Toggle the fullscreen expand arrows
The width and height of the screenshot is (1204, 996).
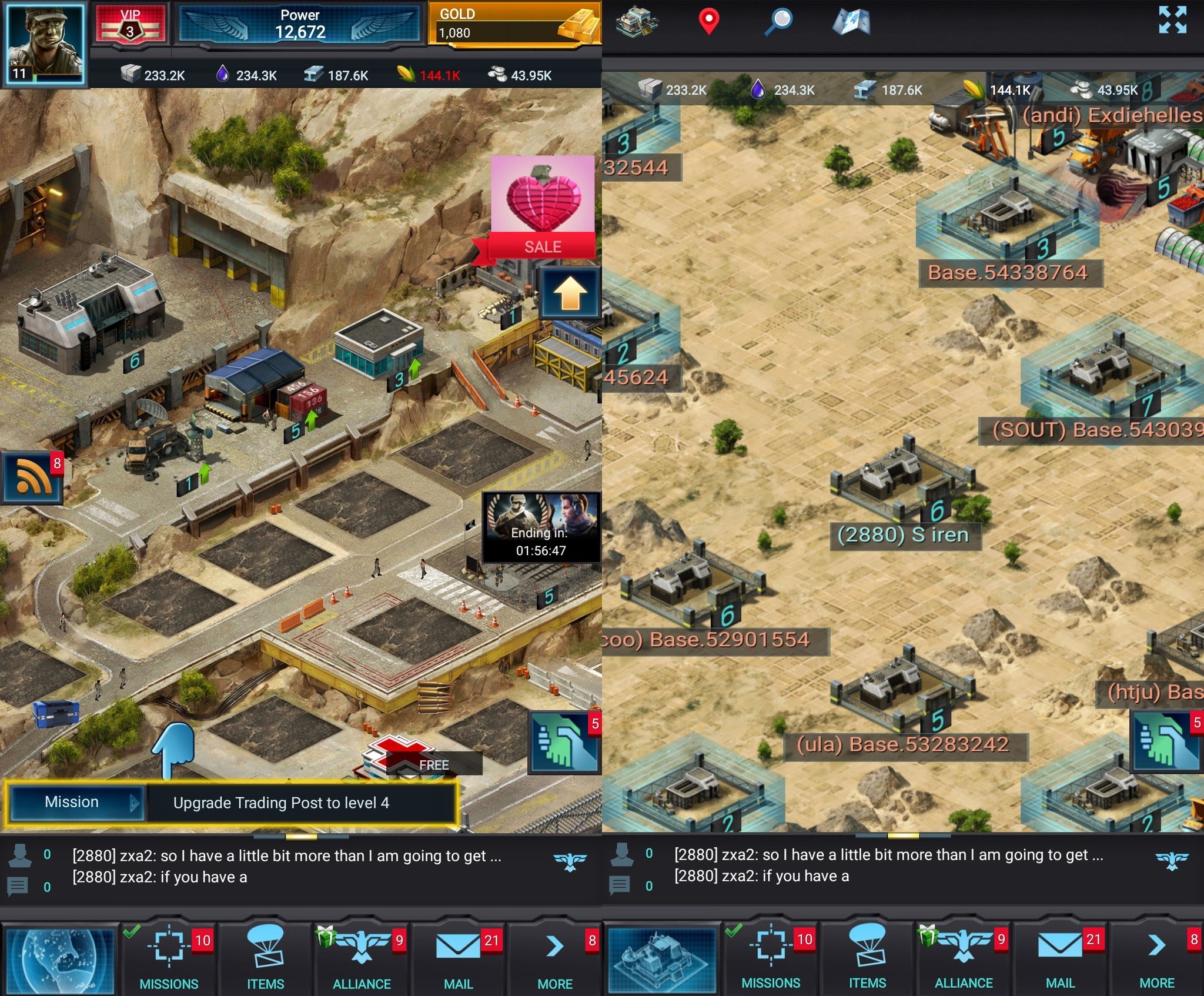[1172, 20]
